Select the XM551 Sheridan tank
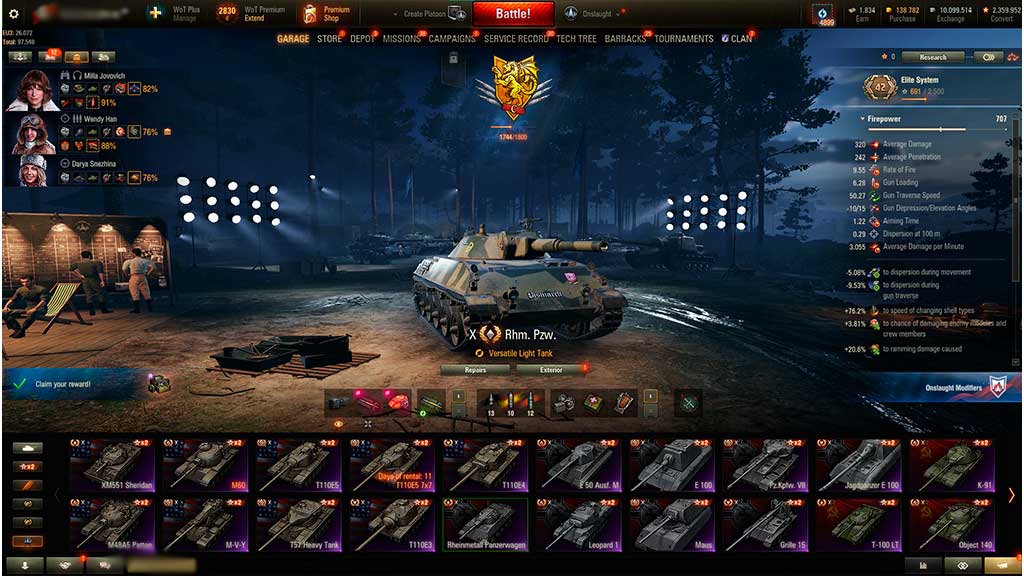This screenshot has height=576, width=1024. (x=112, y=464)
